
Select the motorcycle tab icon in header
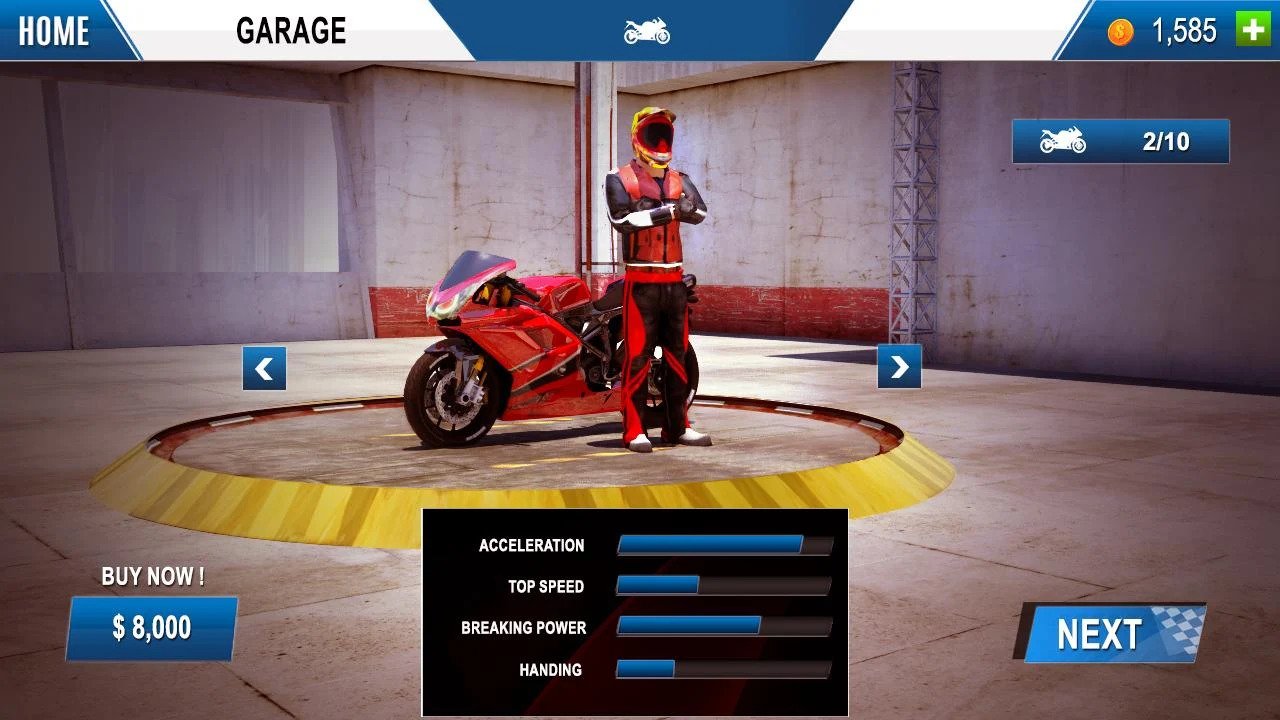(x=646, y=31)
